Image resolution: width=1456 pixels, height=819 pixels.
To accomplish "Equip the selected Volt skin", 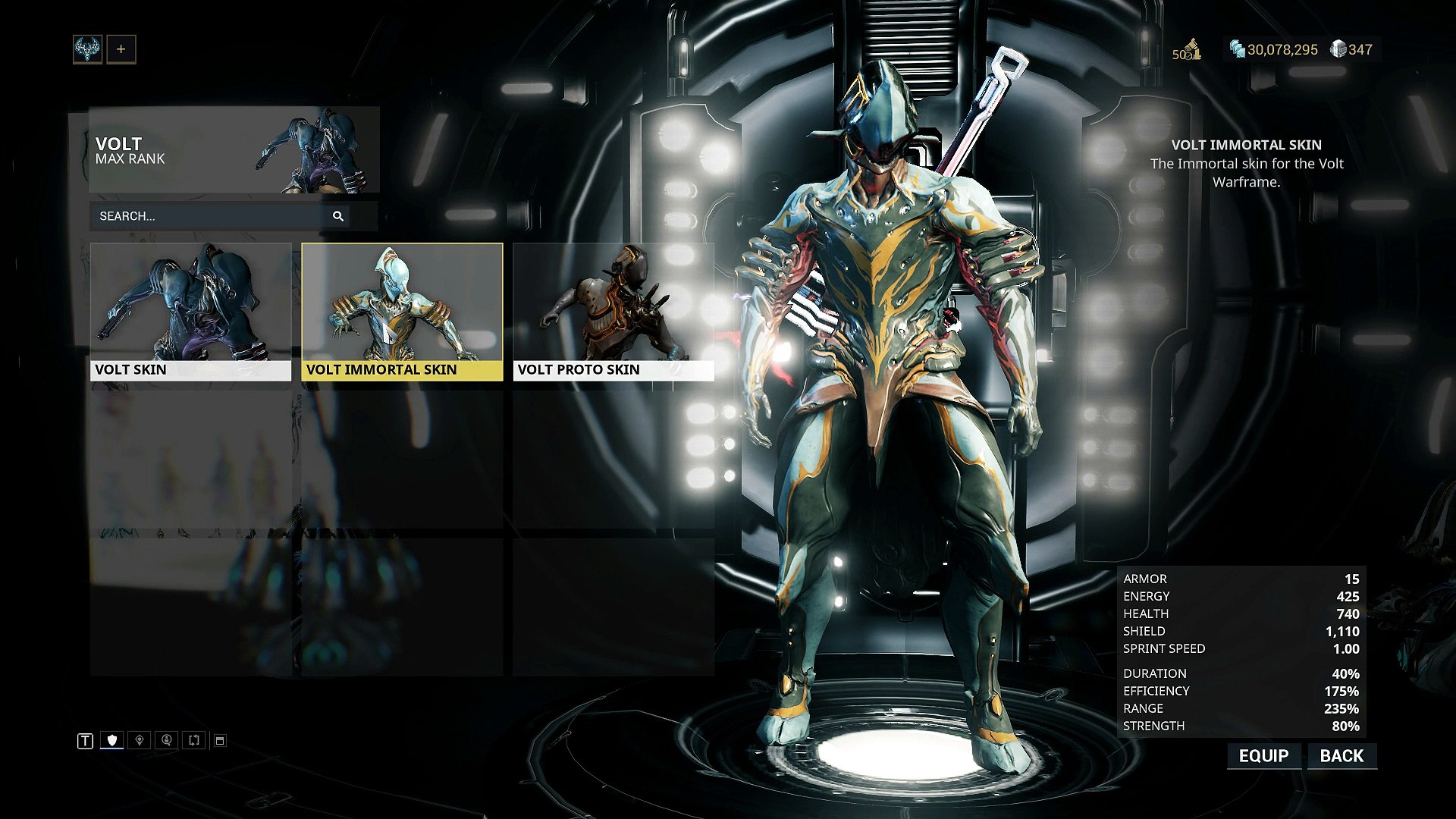I will [x=1263, y=756].
